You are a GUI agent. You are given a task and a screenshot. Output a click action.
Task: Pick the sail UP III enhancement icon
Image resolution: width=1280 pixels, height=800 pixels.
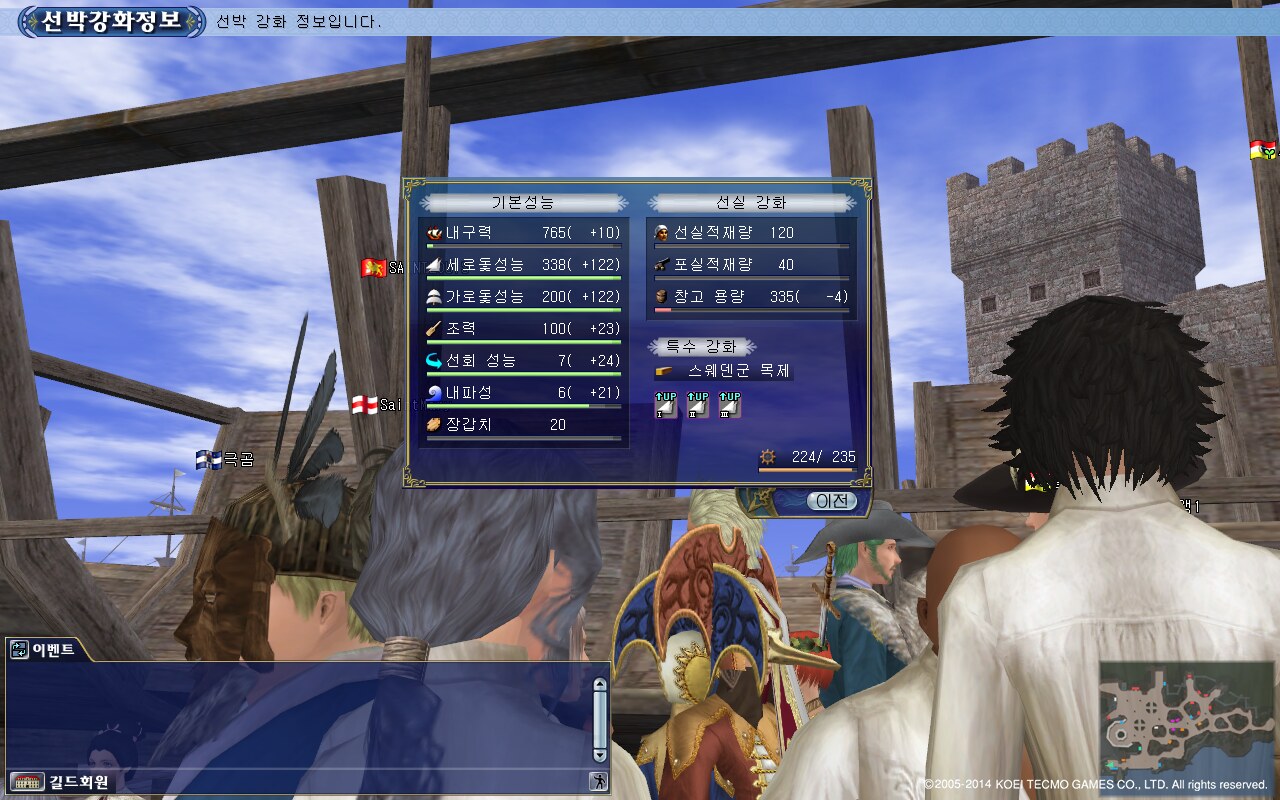[x=729, y=405]
